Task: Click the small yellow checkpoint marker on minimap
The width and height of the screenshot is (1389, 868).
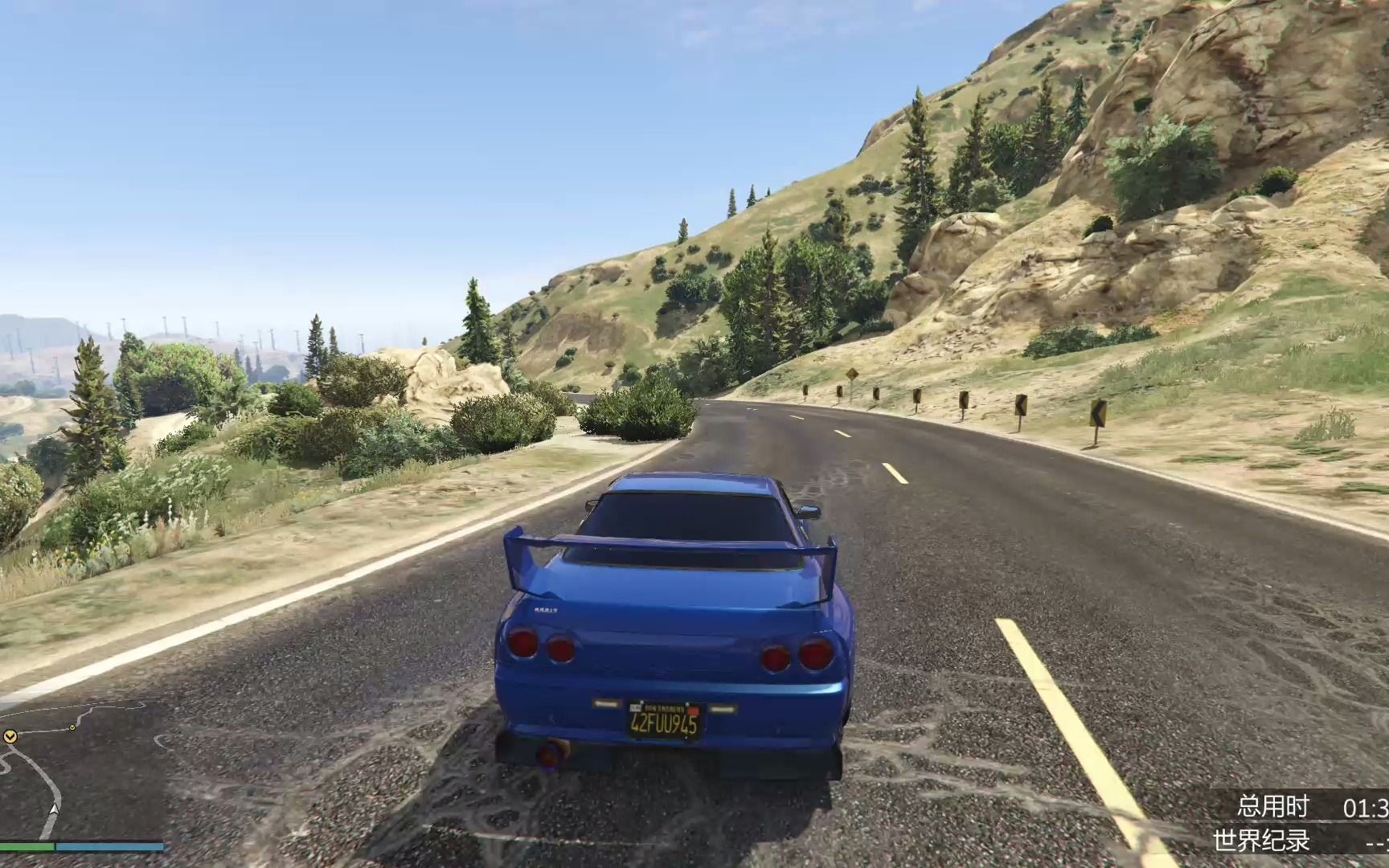Action: 72,727
